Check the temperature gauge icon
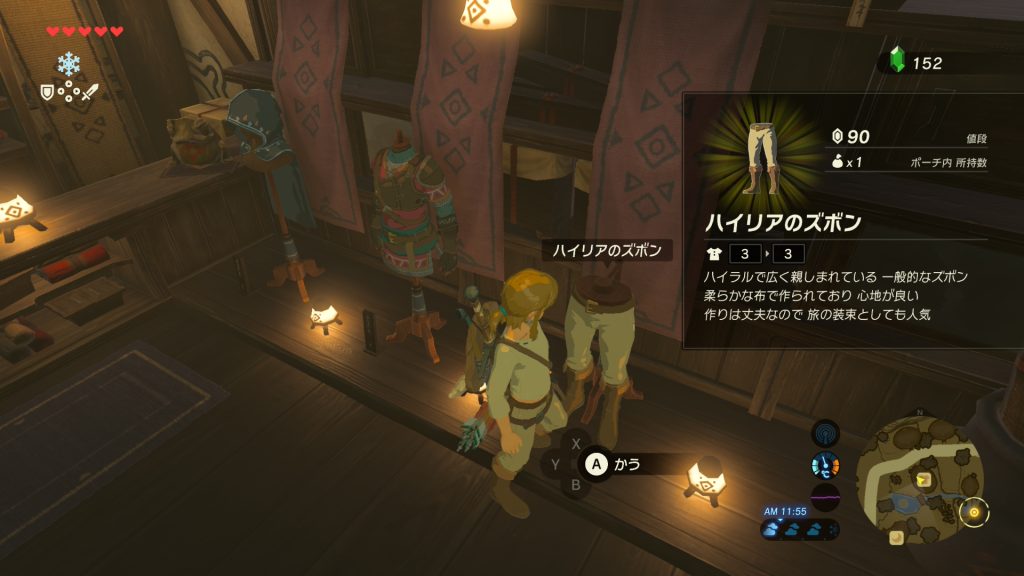The width and height of the screenshot is (1024, 576). [825, 465]
